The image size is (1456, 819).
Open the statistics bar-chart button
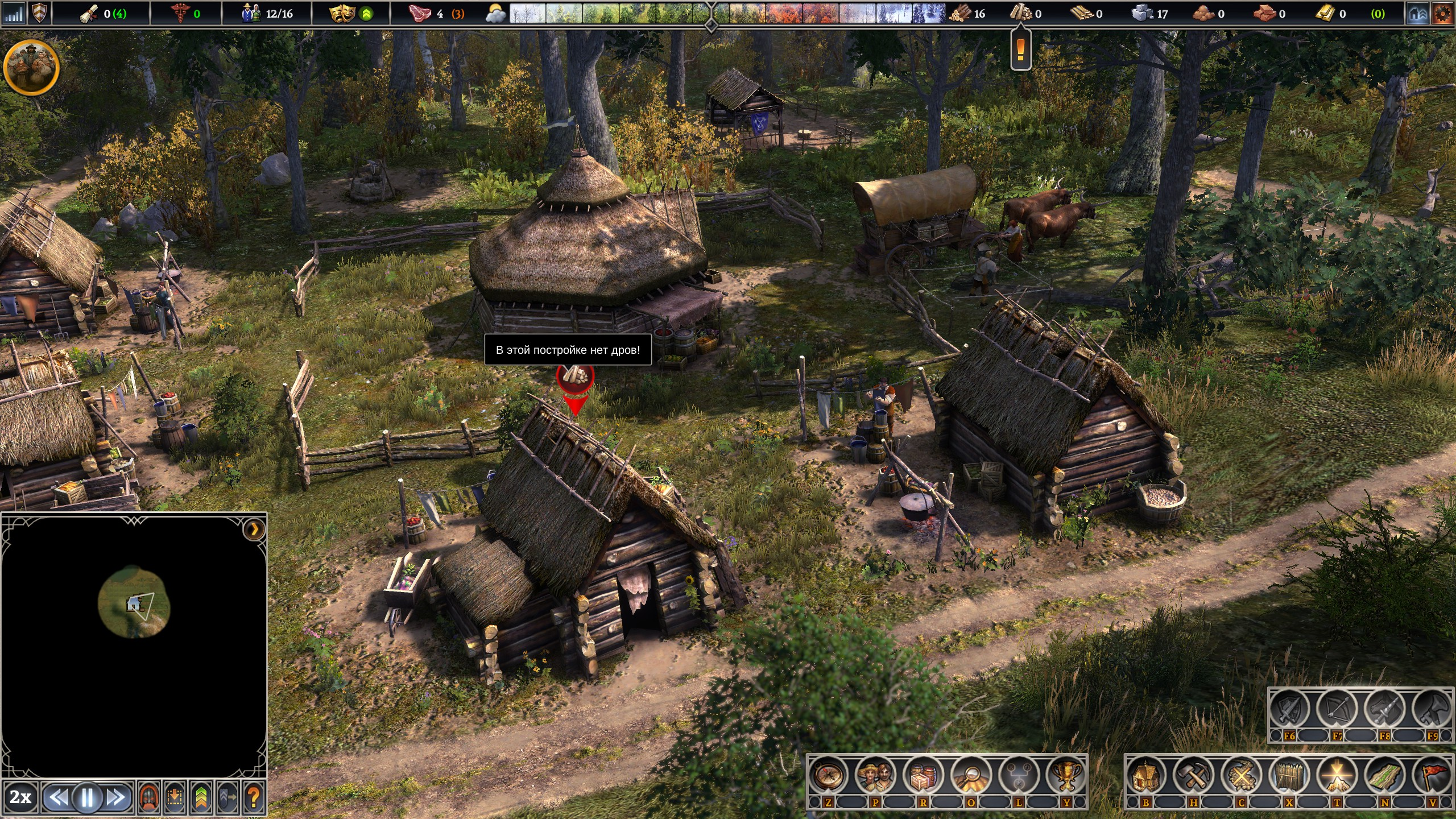point(13,14)
